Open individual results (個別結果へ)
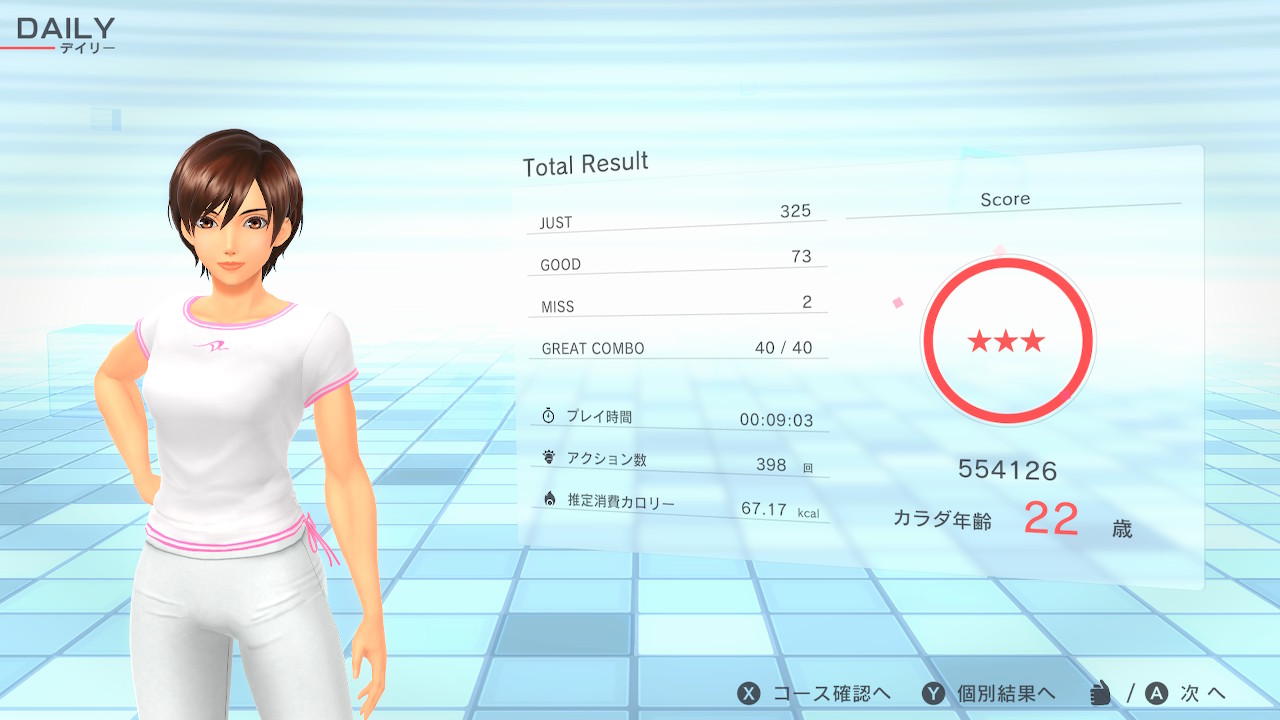Viewport: 1280px width, 720px height. coord(988,694)
